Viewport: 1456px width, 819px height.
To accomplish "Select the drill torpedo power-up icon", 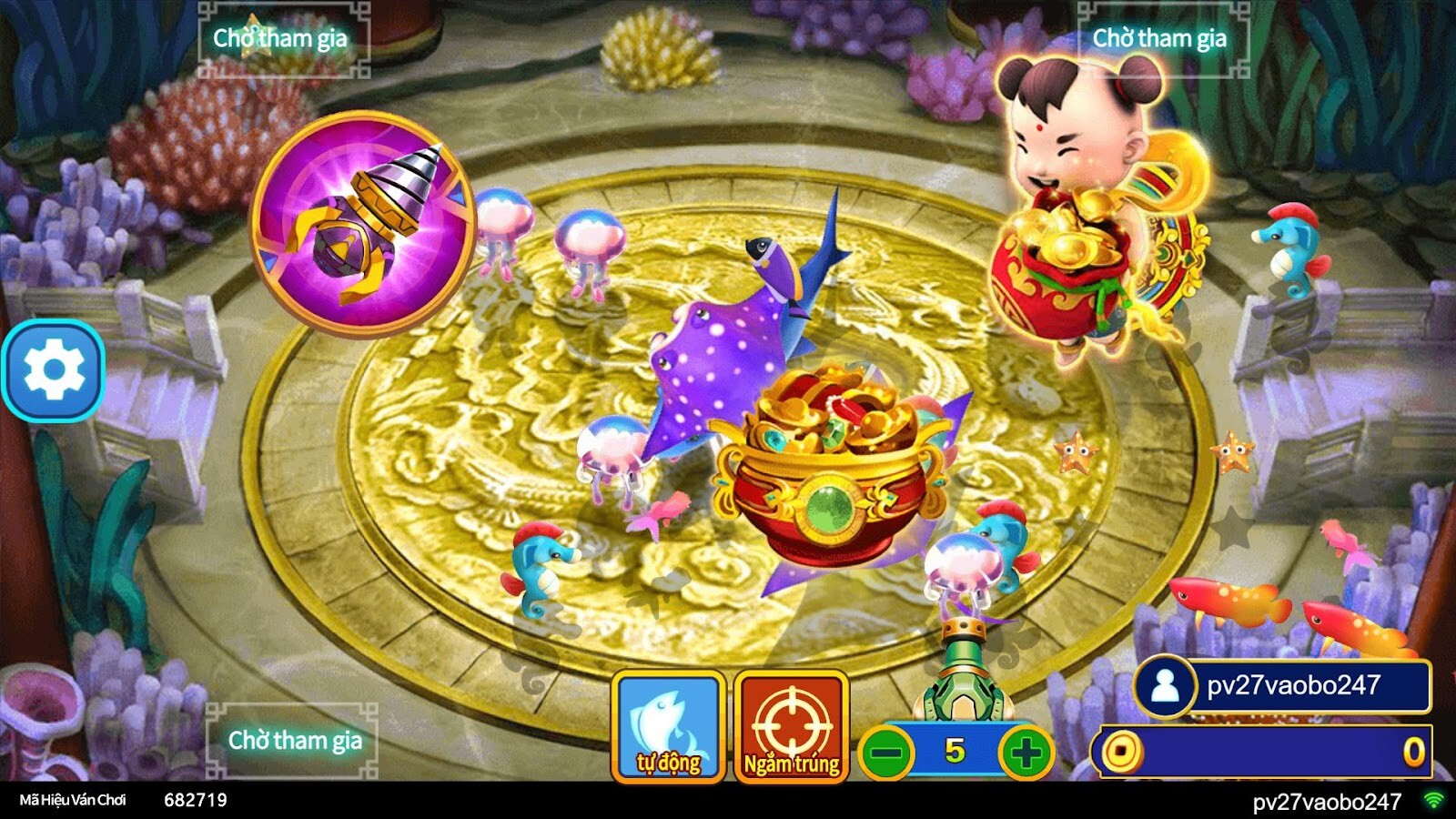I will point(364,218).
